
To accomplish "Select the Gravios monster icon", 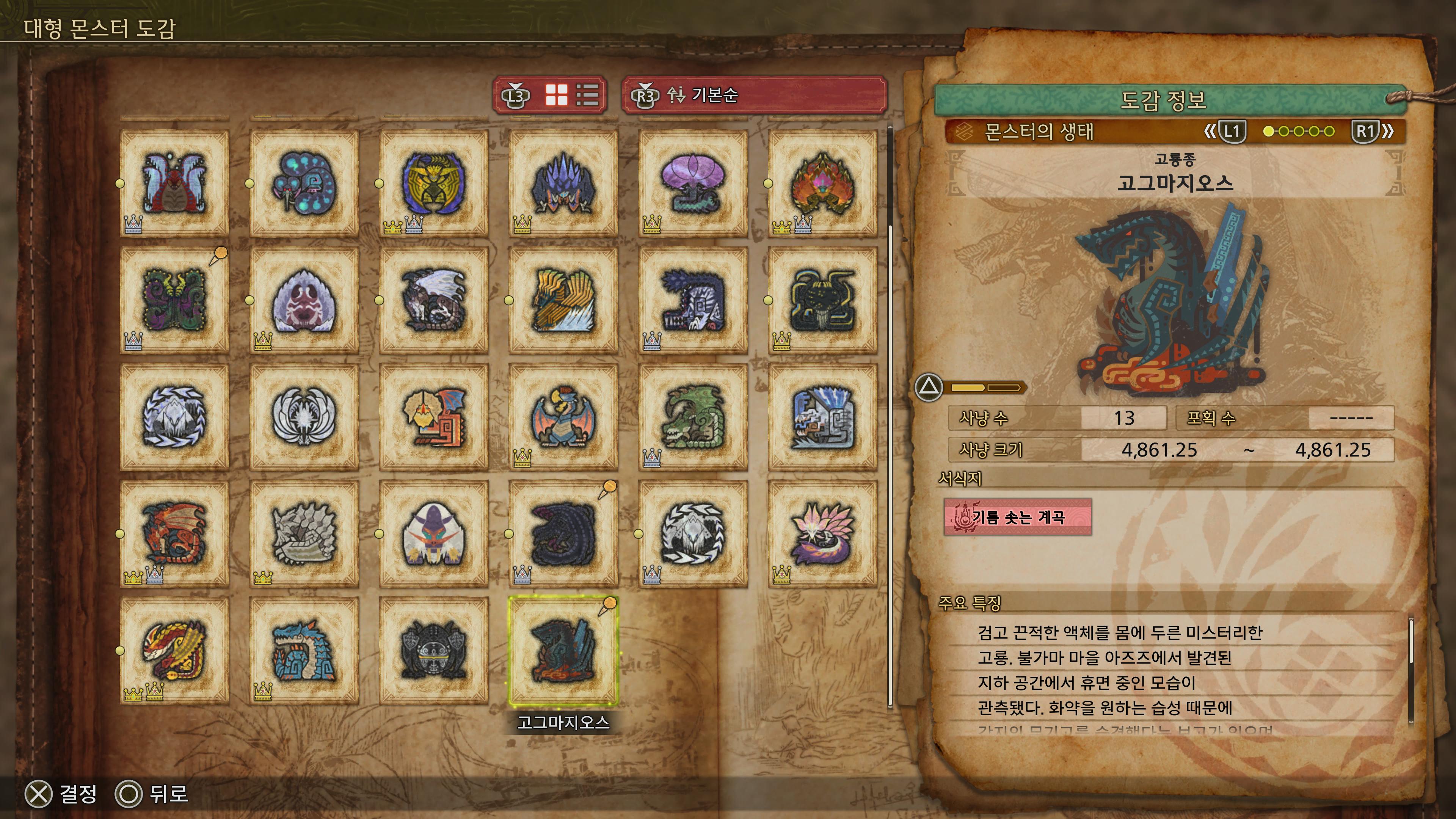I will (304, 534).
